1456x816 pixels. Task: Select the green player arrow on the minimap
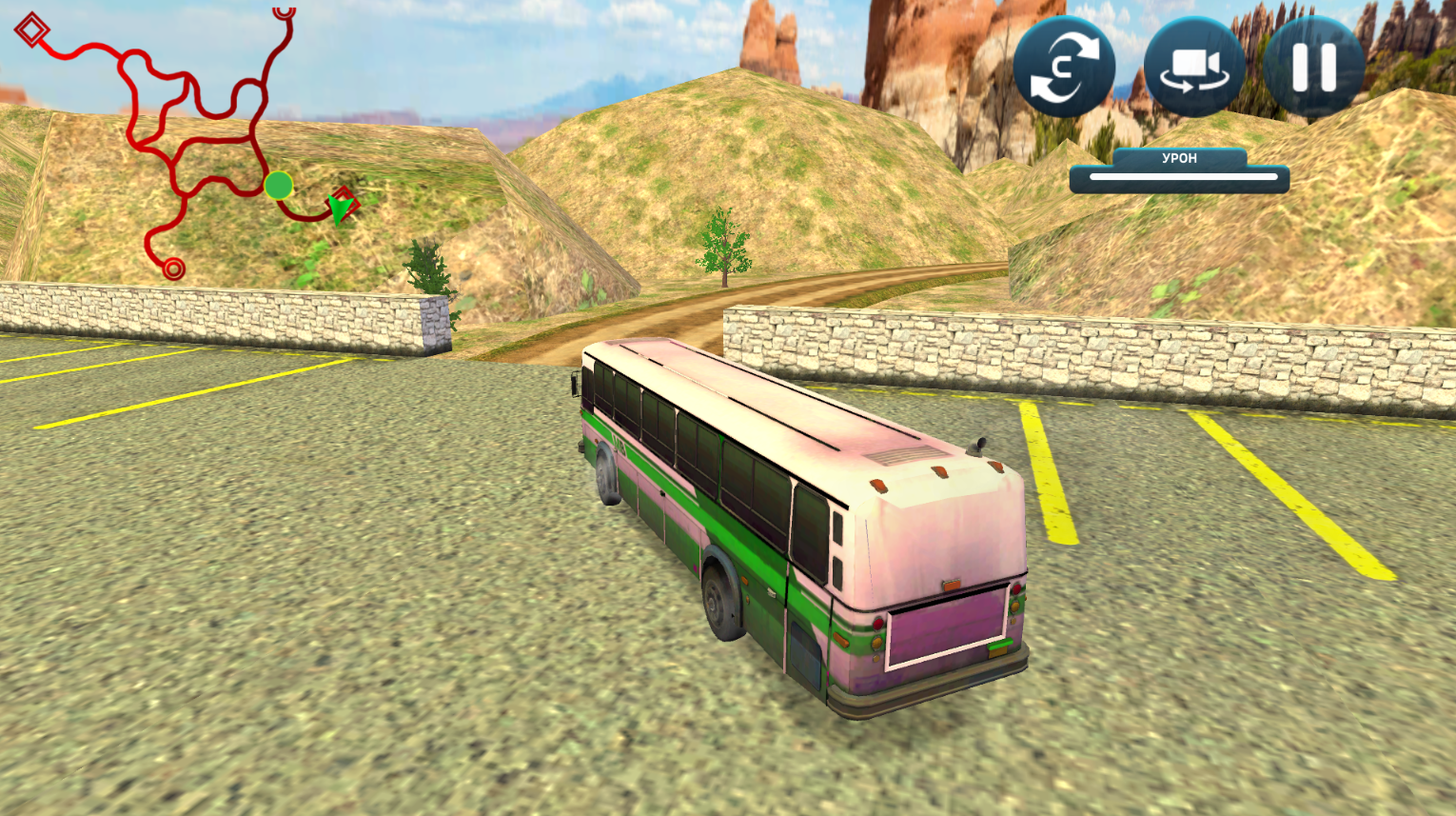coord(340,209)
